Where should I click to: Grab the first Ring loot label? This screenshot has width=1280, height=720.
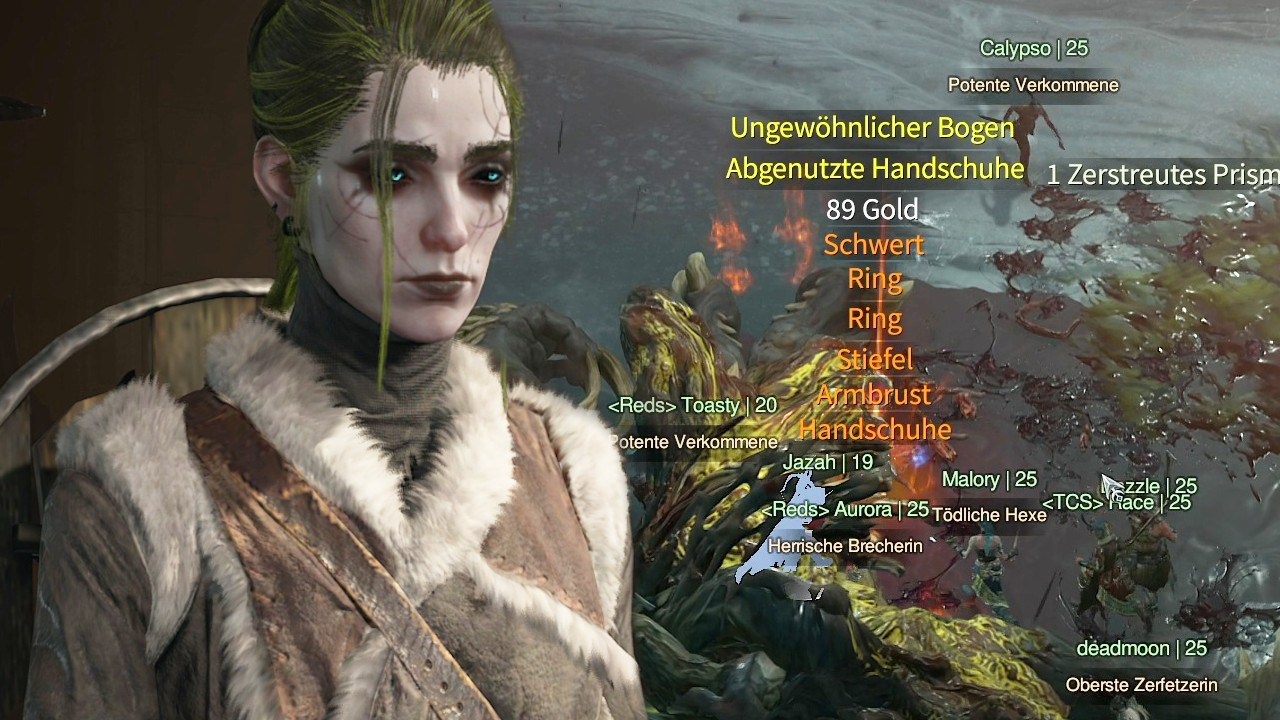coord(874,280)
